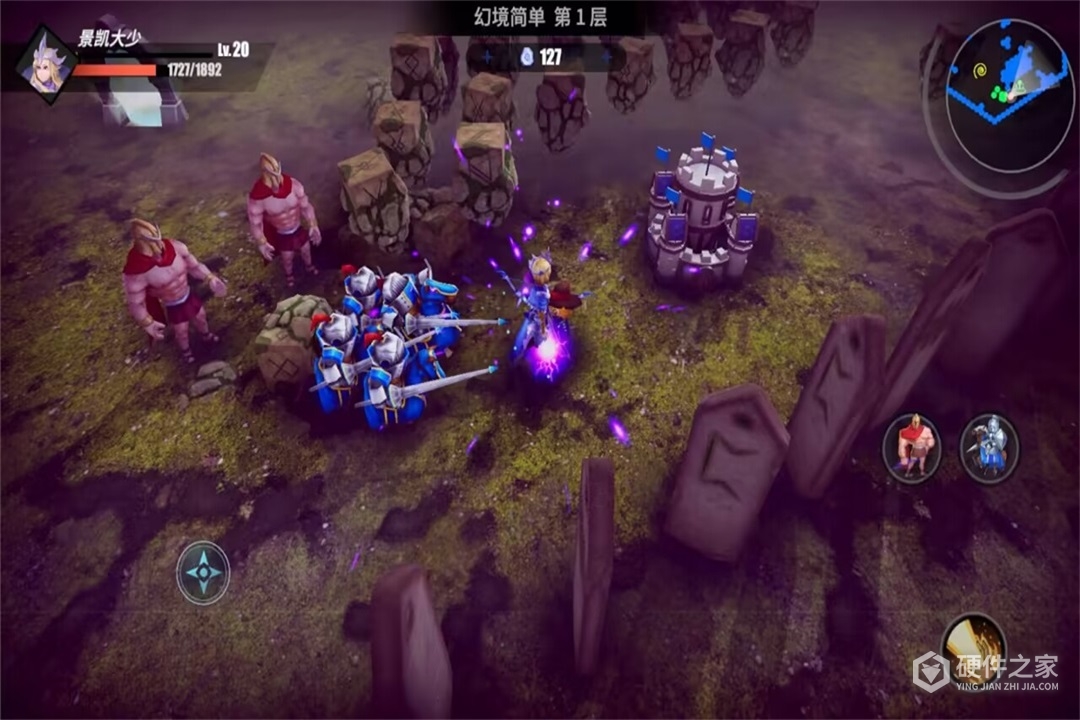The image size is (1080, 720).
Task: Select the red-caped gladiator unit icon
Action: pos(911,447)
